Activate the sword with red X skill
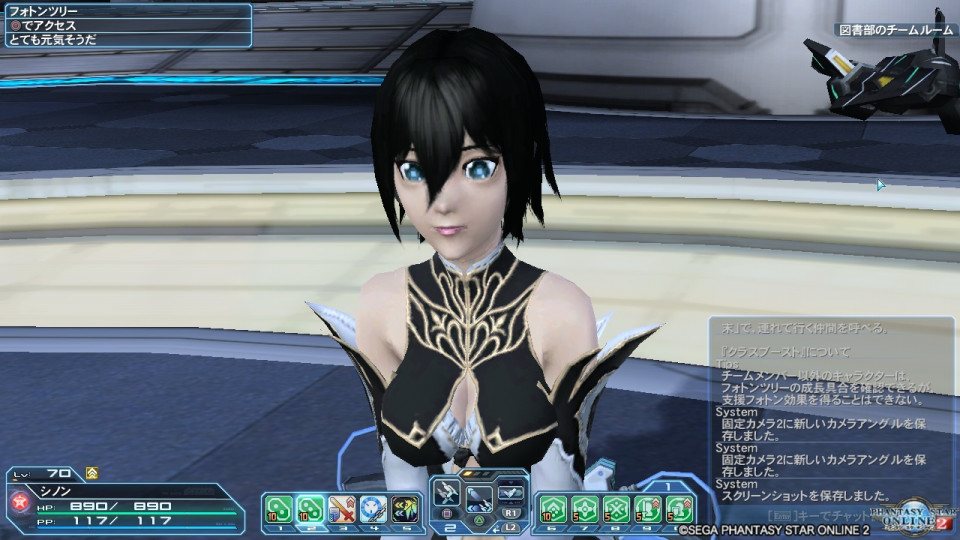 click(x=342, y=509)
